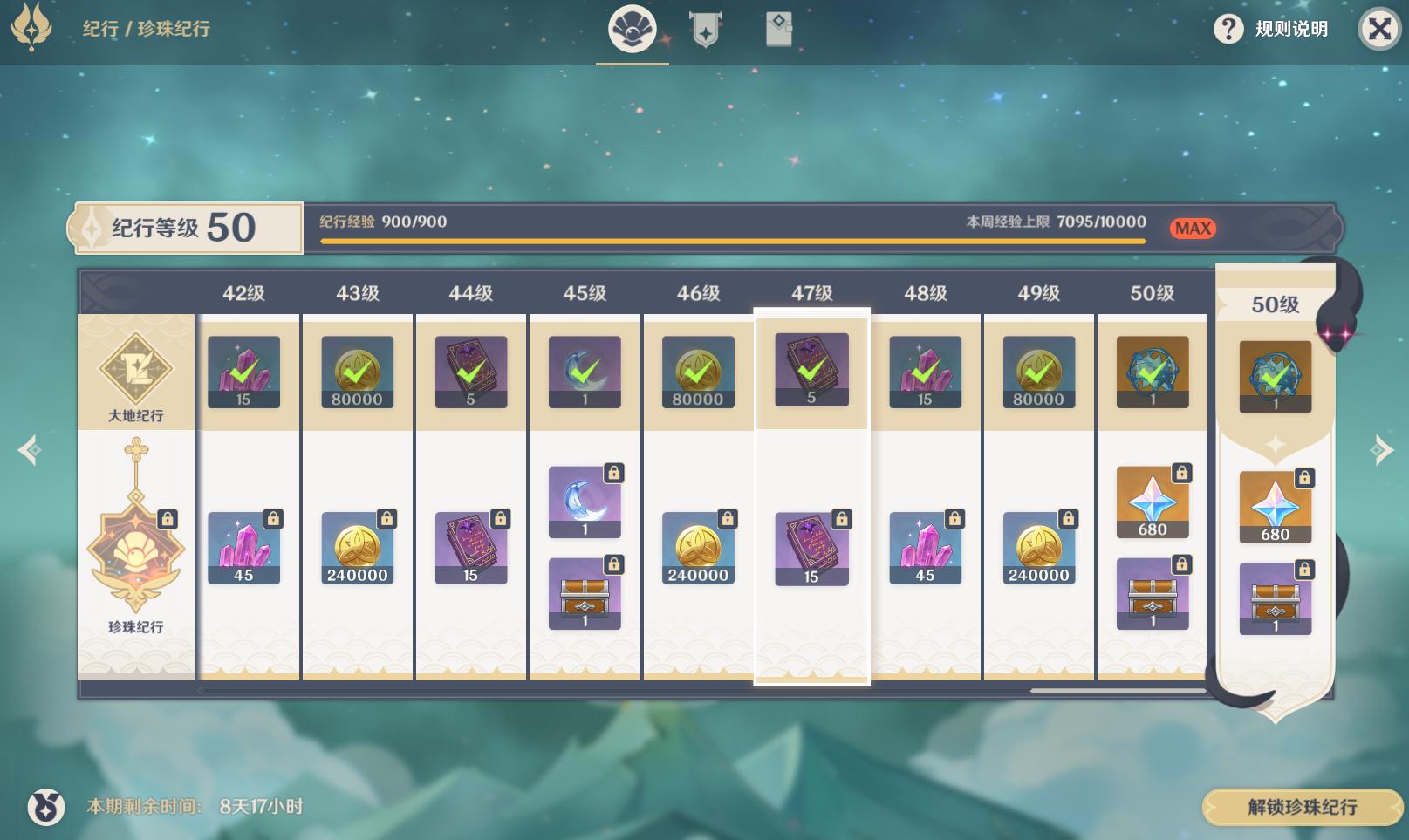The image size is (1409, 840).
Task: Select level 49 locked 240000 mora reward
Action: 1038,548
